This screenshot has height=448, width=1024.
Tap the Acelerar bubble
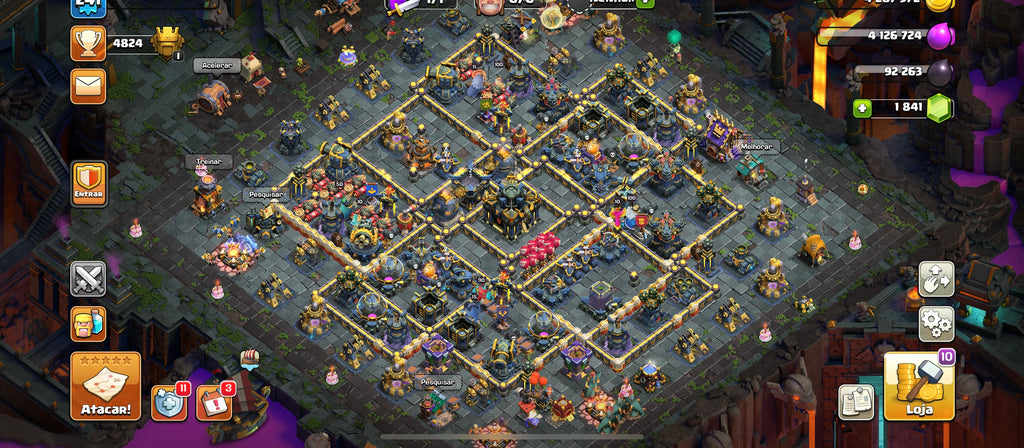click(x=215, y=65)
